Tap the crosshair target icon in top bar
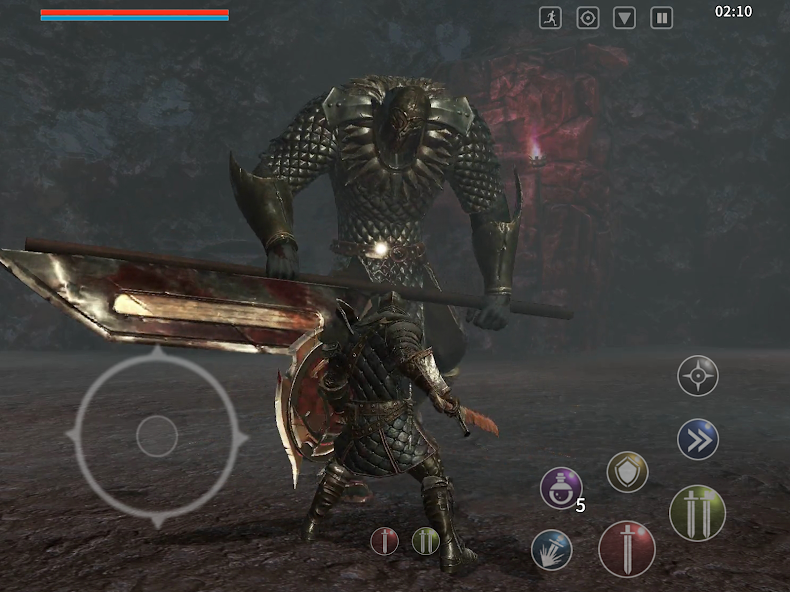Screen dimensions: 790x592 point(588,18)
